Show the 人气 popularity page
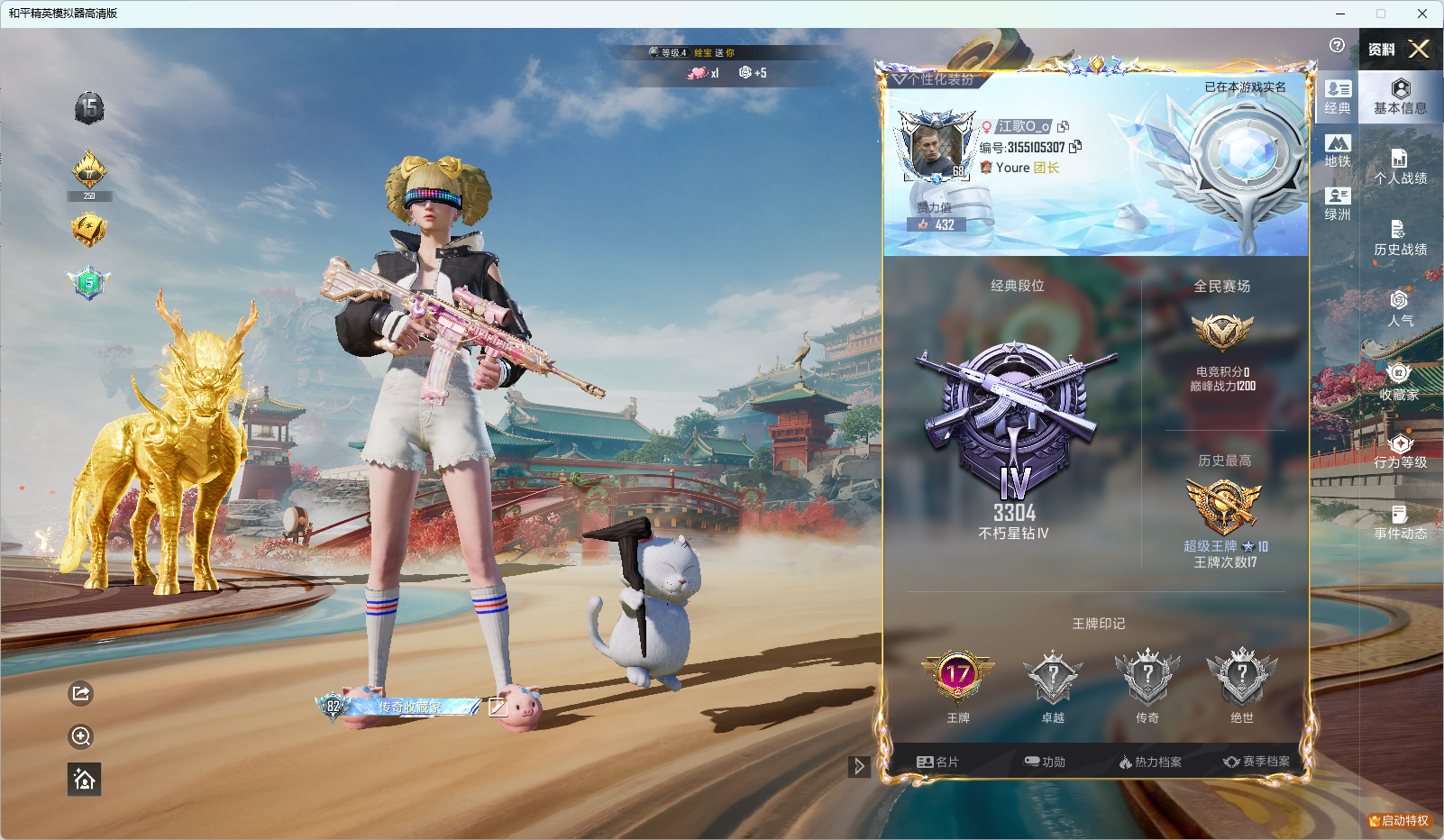1444x840 pixels. pyautogui.click(x=1400, y=308)
